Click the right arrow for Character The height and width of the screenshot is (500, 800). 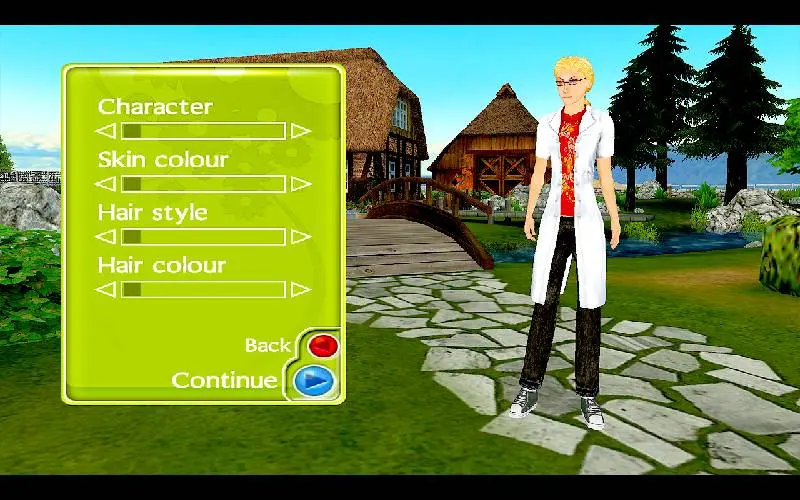pyautogui.click(x=300, y=131)
